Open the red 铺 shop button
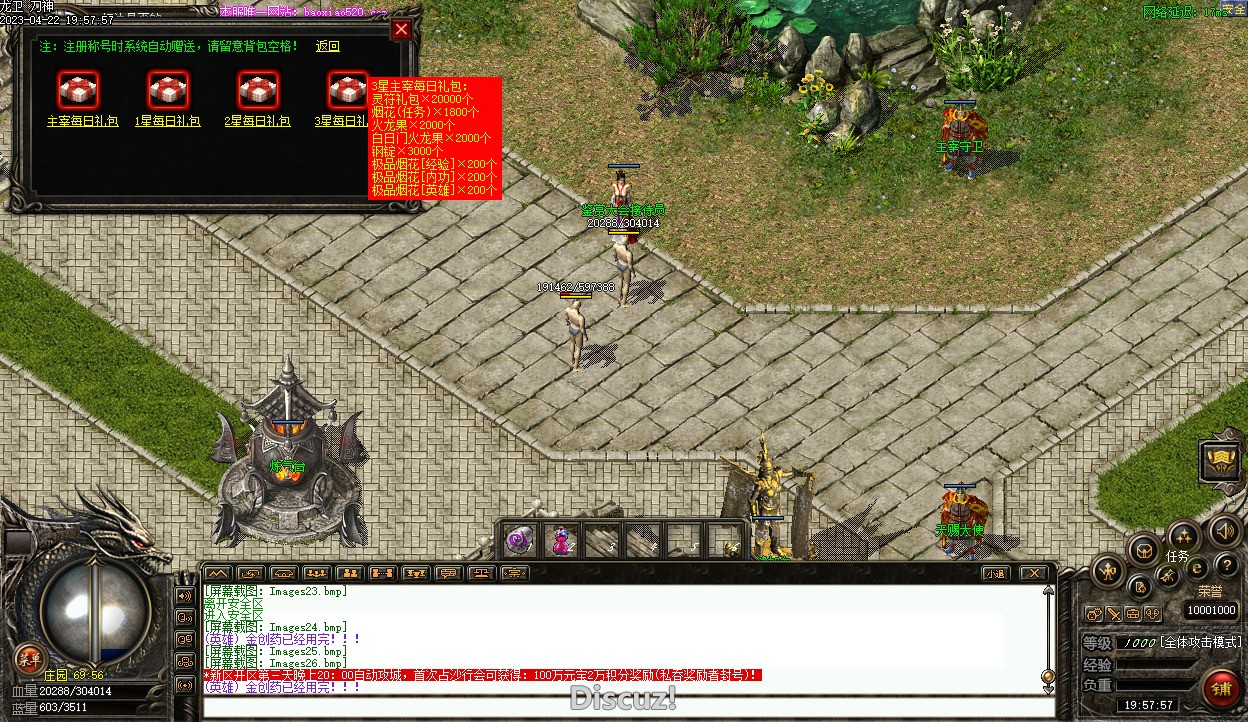The height and width of the screenshot is (722, 1248). (1221, 688)
